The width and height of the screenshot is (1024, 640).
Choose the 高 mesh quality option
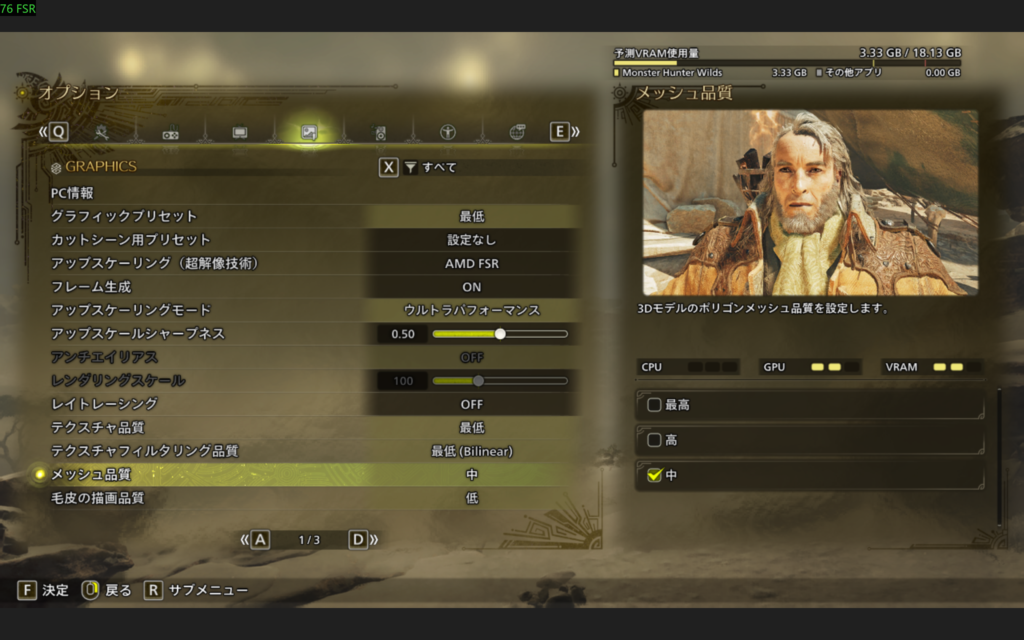coord(810,440)
